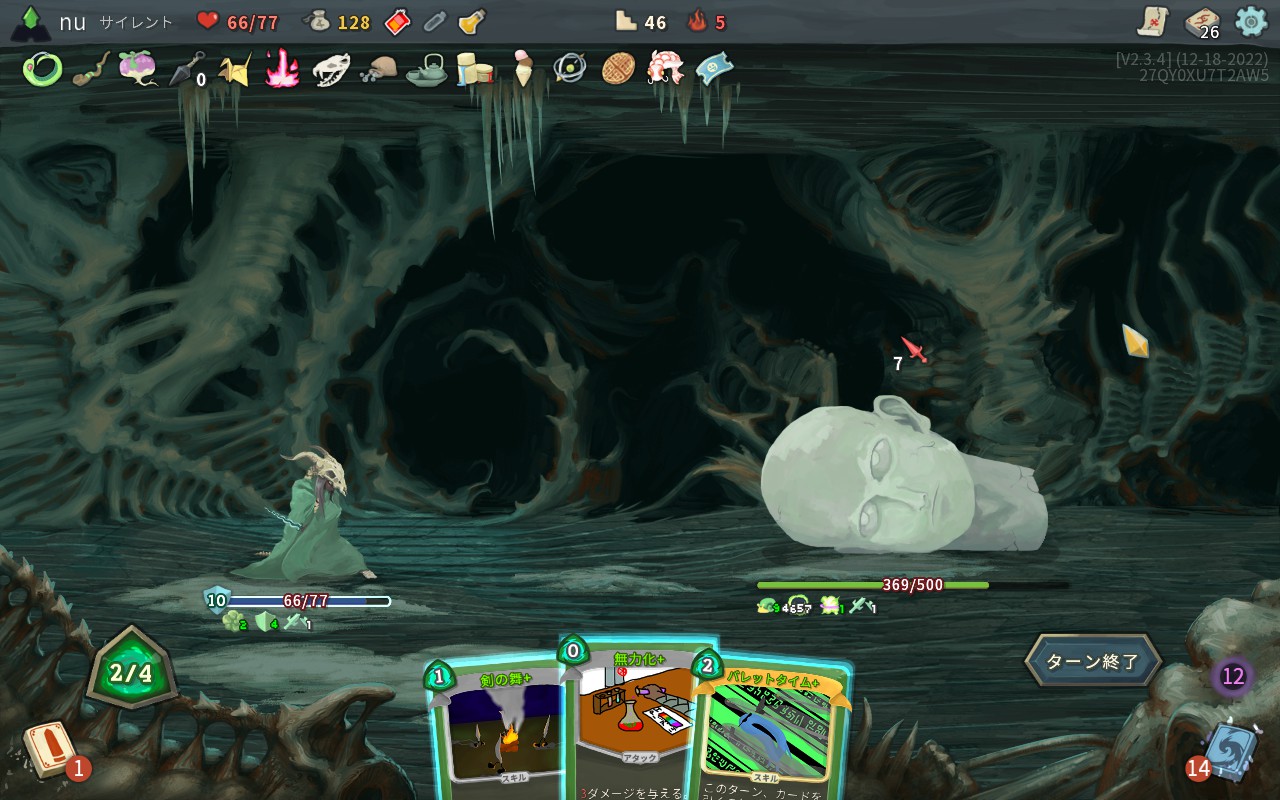This screenshot has width=1280, height=800.
Task: Inspect the teapot relic
Action: pos(427,69)
